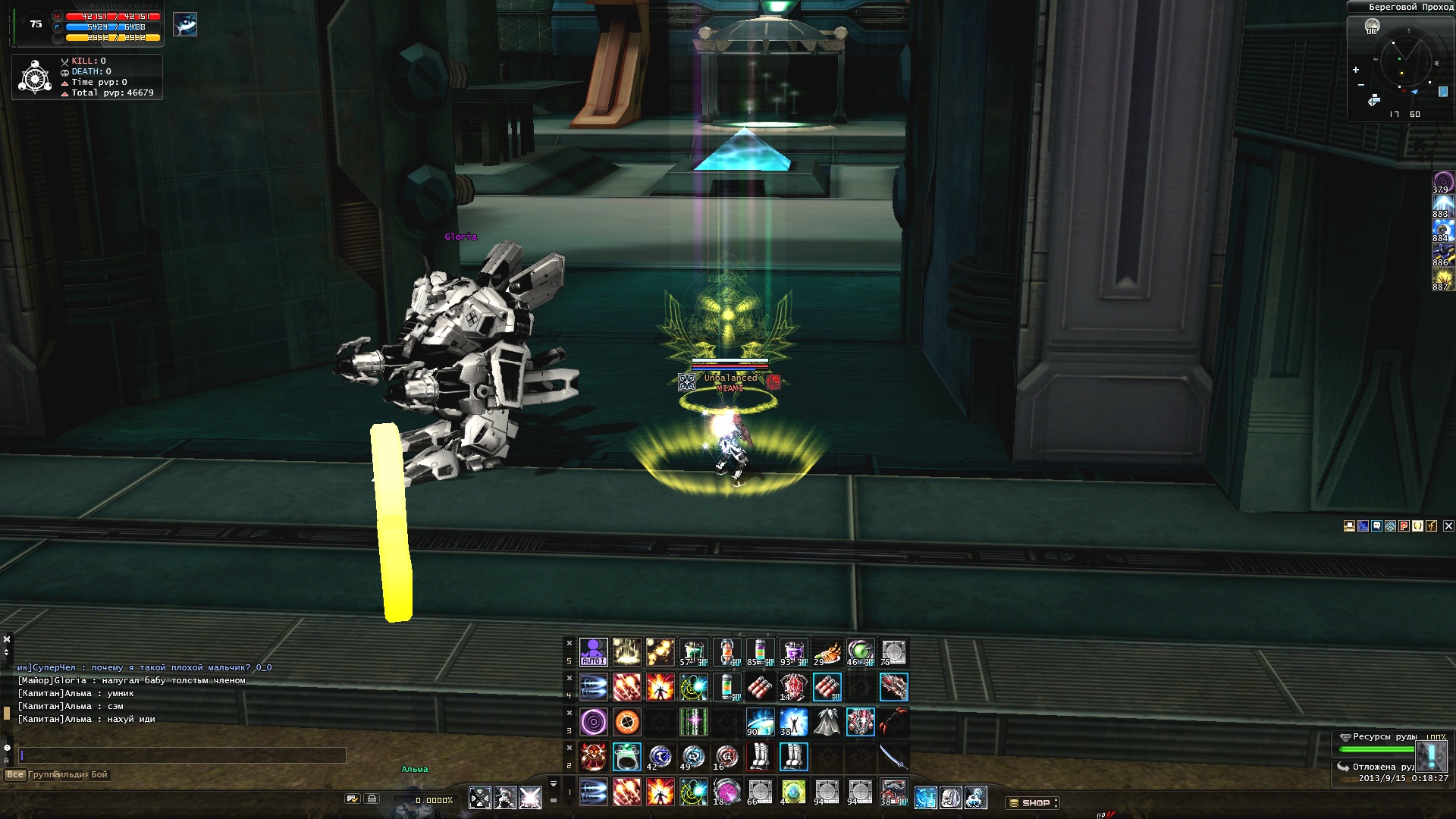This screenshot has width=1456, height=819.
Task: Click into the chat input field
Action: [x=182, y=755]
